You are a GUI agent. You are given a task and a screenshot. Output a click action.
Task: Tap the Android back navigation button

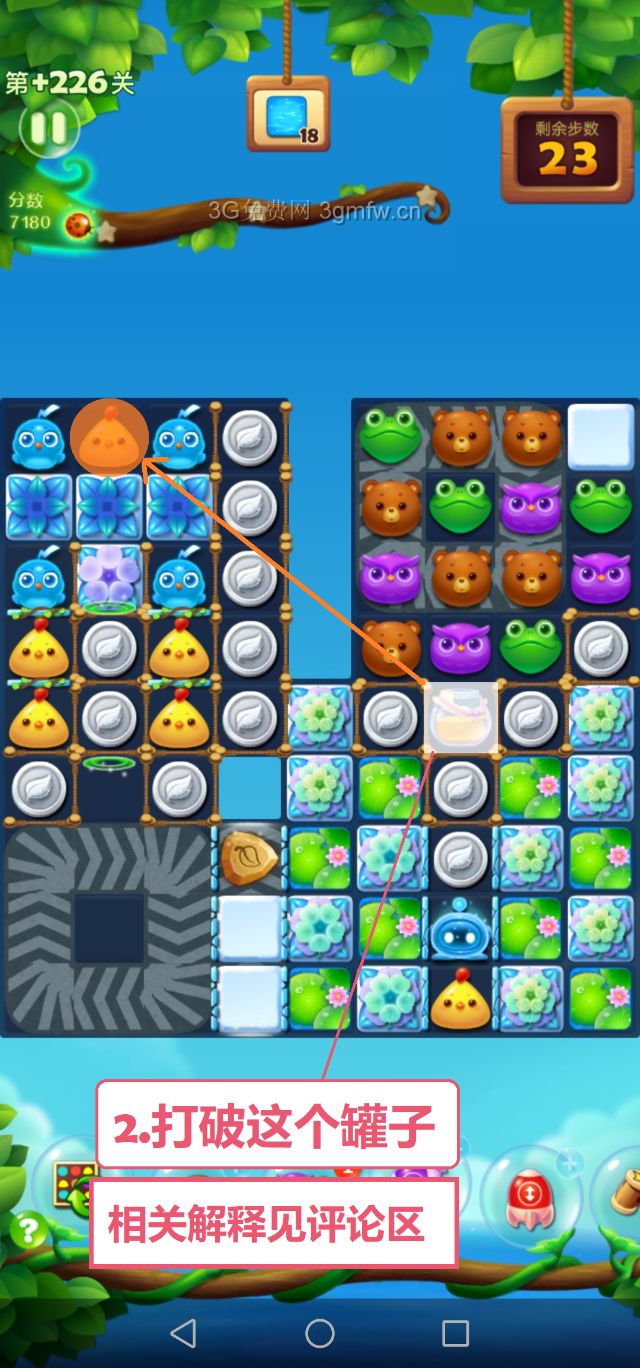183,1332
